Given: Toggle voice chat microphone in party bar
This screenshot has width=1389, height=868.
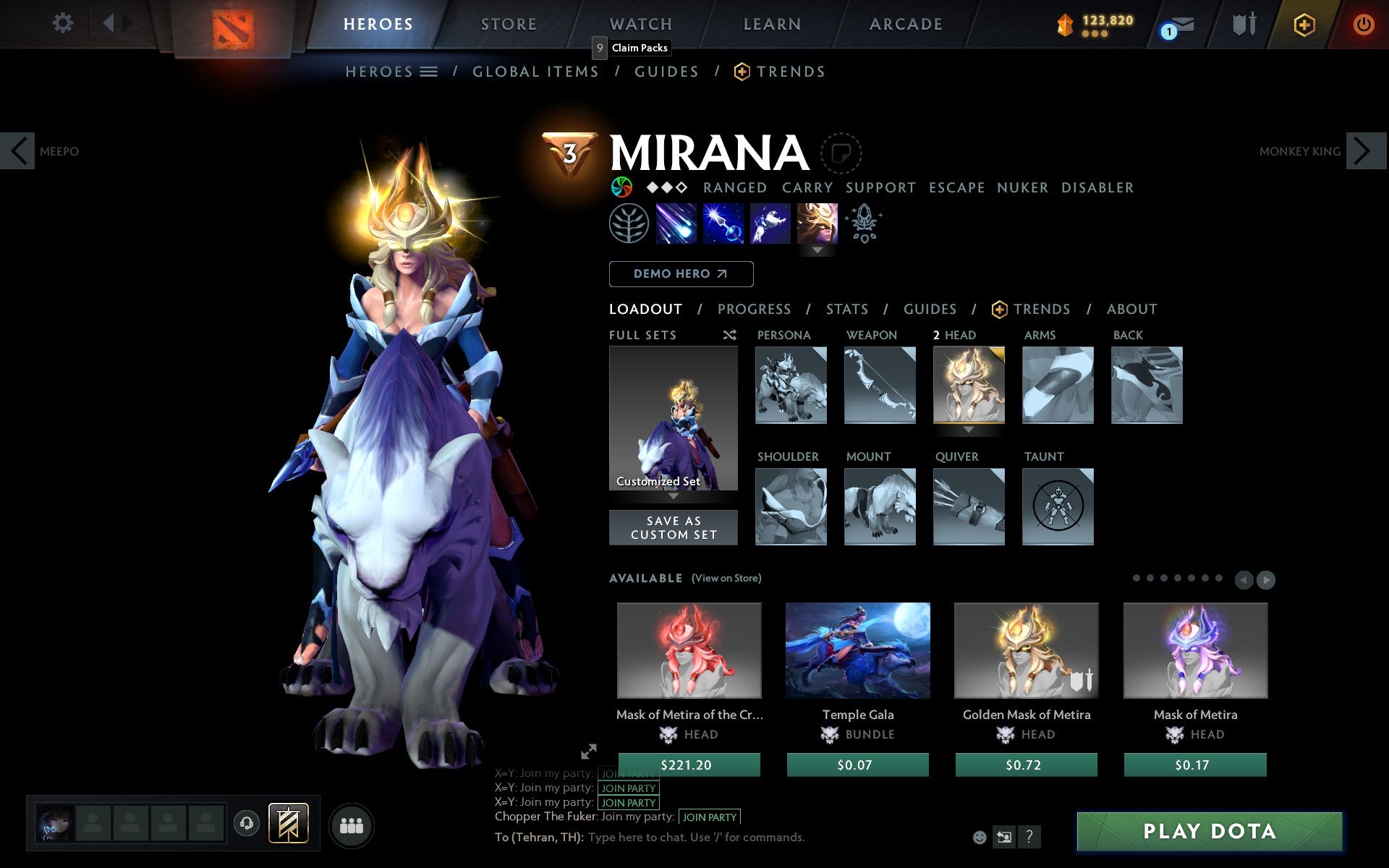Looking at the screenshot, I should (x=245, y=822).
